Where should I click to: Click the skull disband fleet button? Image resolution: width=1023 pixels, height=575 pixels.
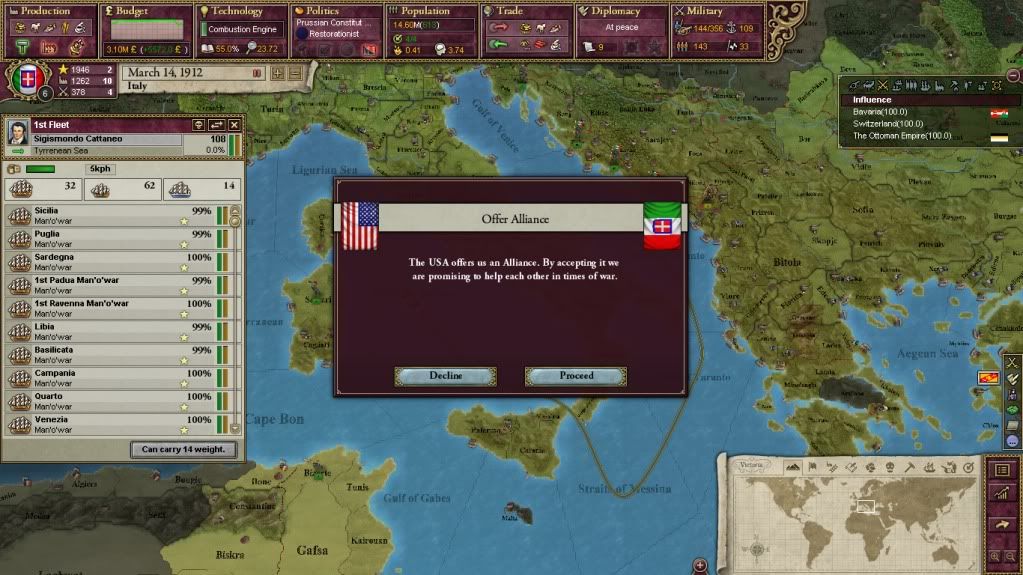(198, 124)
